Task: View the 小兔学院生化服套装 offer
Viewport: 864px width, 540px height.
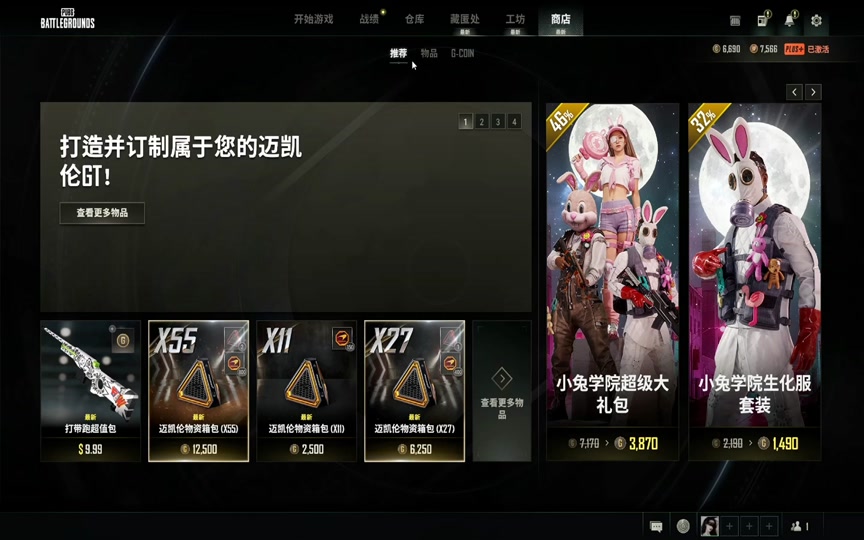Action: [x=754, y=281]
